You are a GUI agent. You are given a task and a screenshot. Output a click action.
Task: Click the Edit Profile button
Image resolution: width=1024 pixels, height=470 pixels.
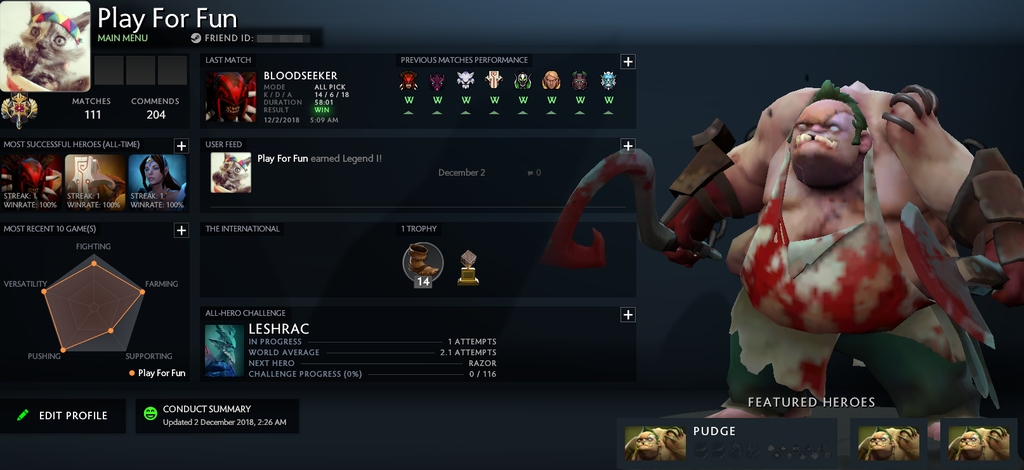point(62,416)
